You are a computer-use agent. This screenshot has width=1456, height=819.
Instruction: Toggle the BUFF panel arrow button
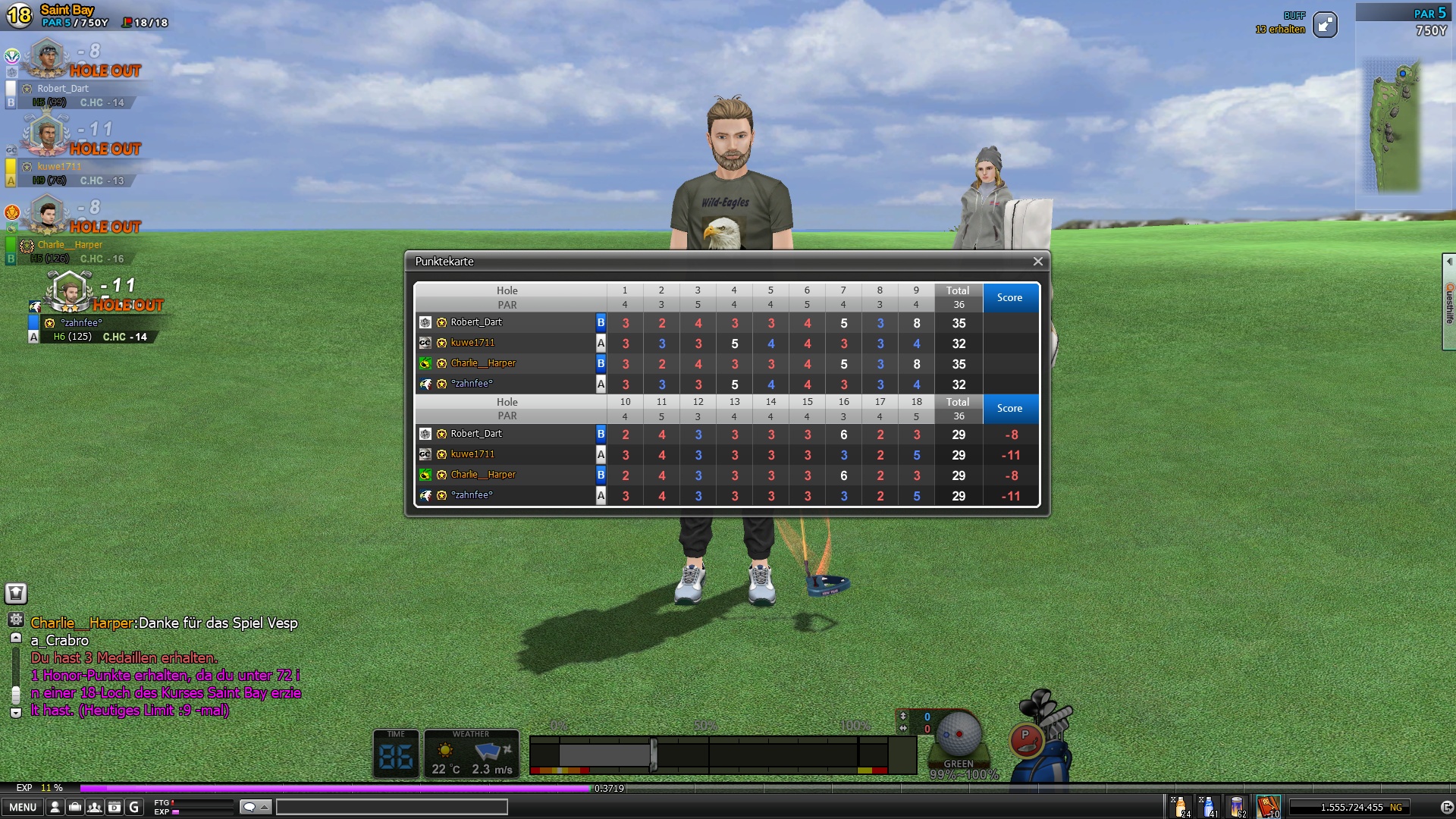click(x=1325, y=25)
